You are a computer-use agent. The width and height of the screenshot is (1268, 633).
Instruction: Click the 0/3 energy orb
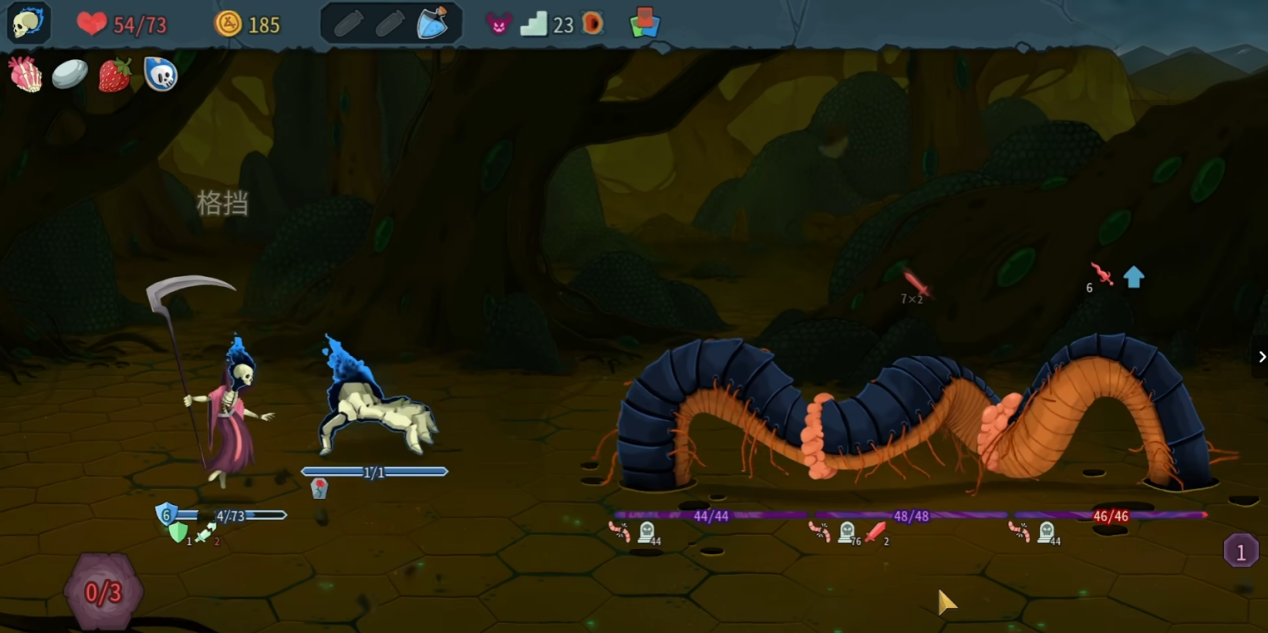[103, 592]
